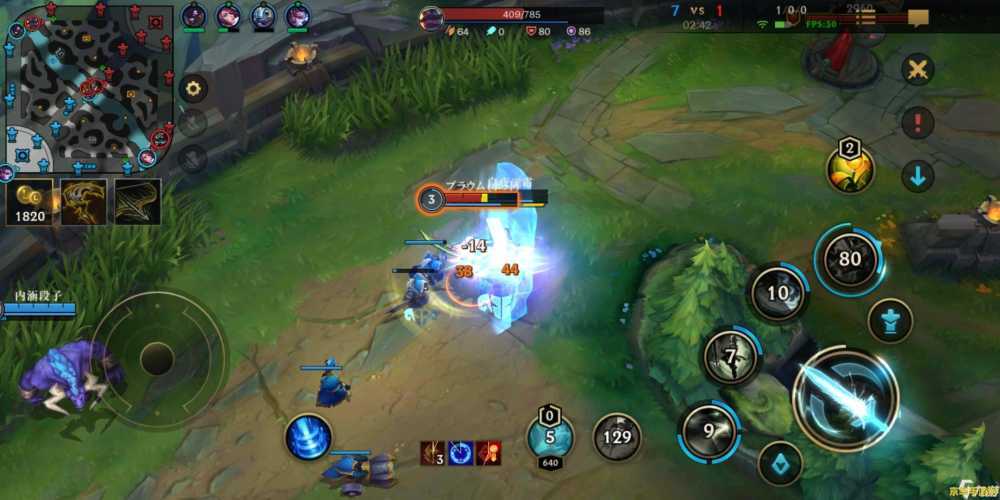Screen dimensions: 1000x500
Task: Use the ability showing 10 cooldown
Action: point(778,293)
